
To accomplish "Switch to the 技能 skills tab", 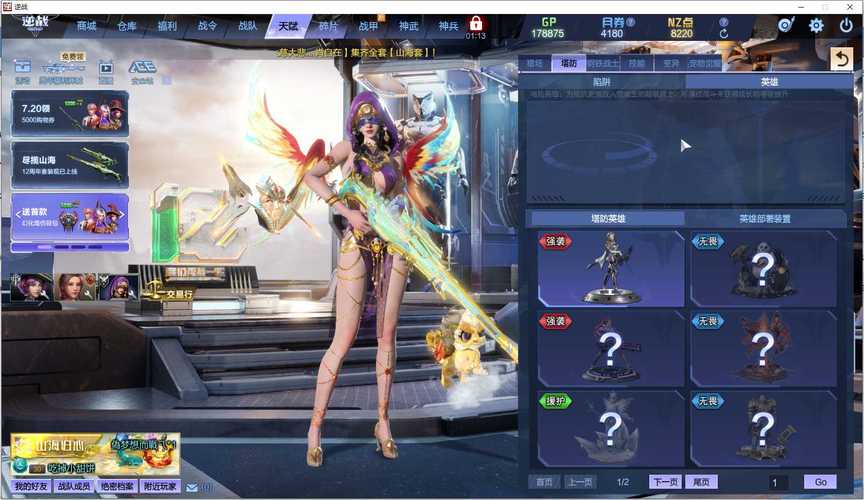I will (x=636, y=63).
